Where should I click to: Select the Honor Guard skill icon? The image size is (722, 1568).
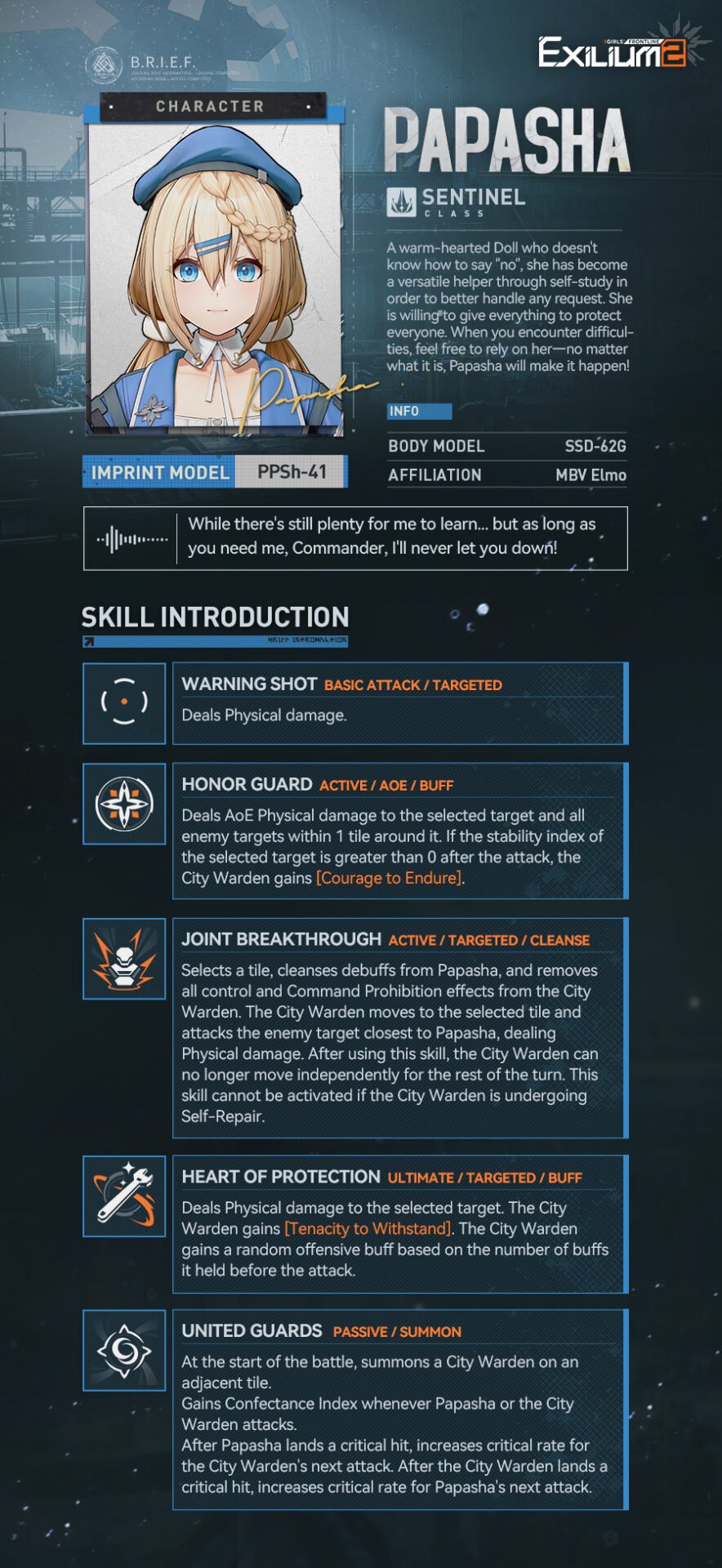124,804
